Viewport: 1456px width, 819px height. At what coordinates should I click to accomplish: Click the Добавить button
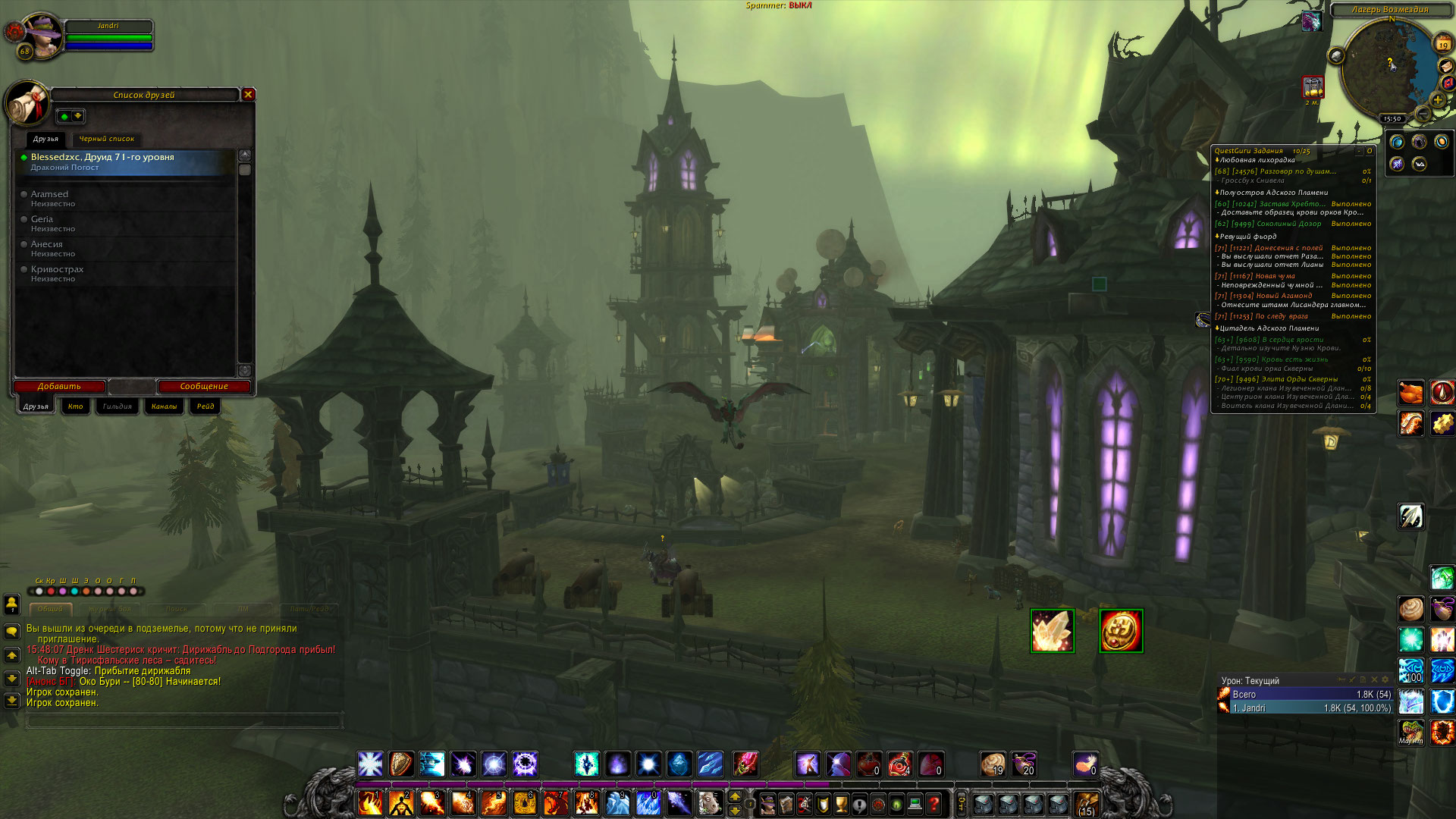pyautogui.click(x=59, y=387)
